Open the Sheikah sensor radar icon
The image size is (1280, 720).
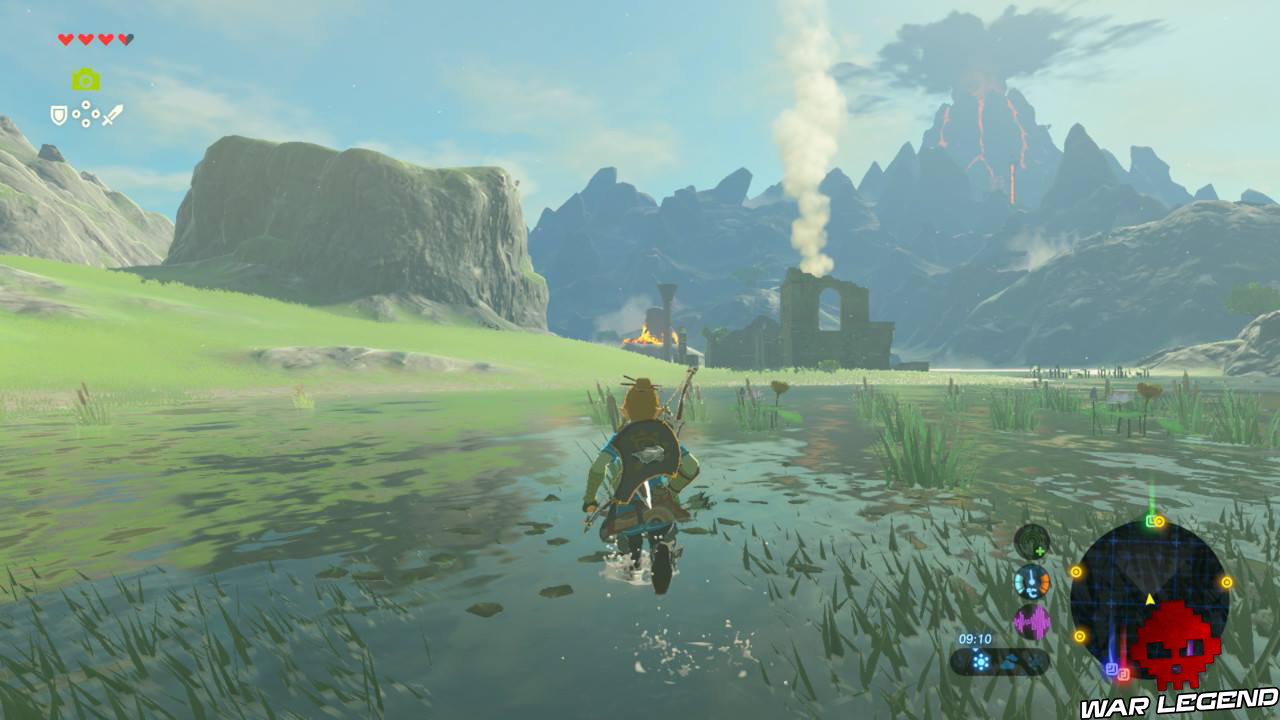point(1030,540)
